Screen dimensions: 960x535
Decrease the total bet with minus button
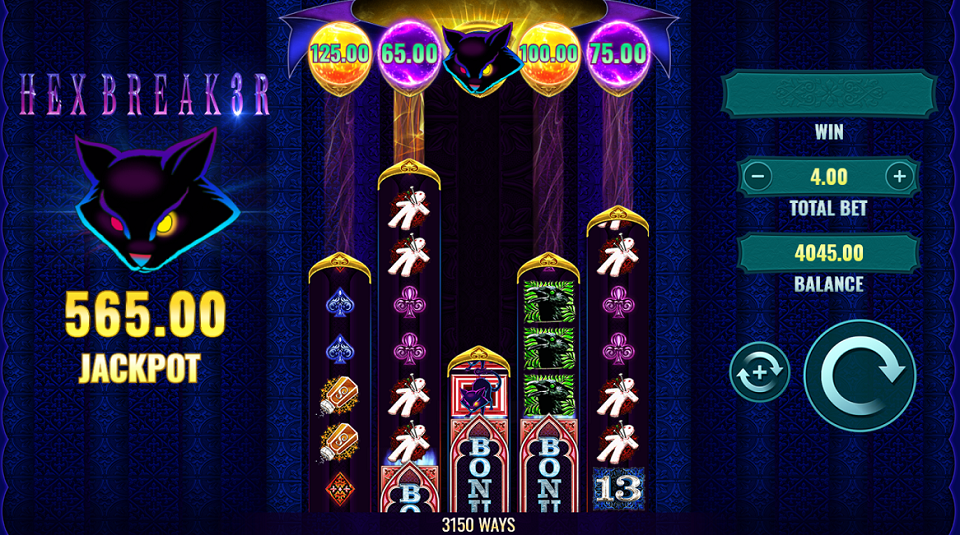[759, 178]
